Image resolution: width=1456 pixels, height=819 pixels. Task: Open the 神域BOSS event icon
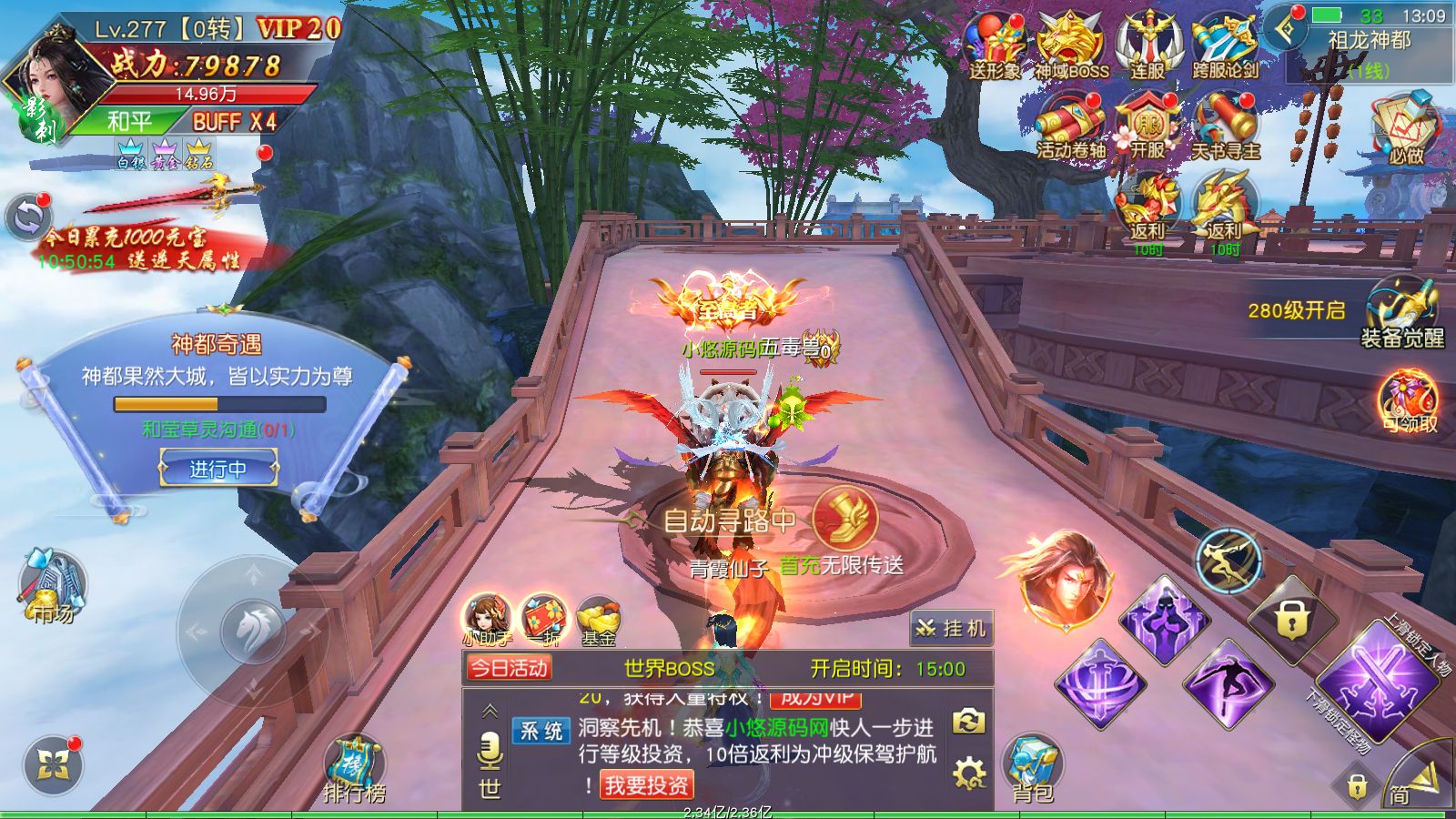coord(1070,47)
